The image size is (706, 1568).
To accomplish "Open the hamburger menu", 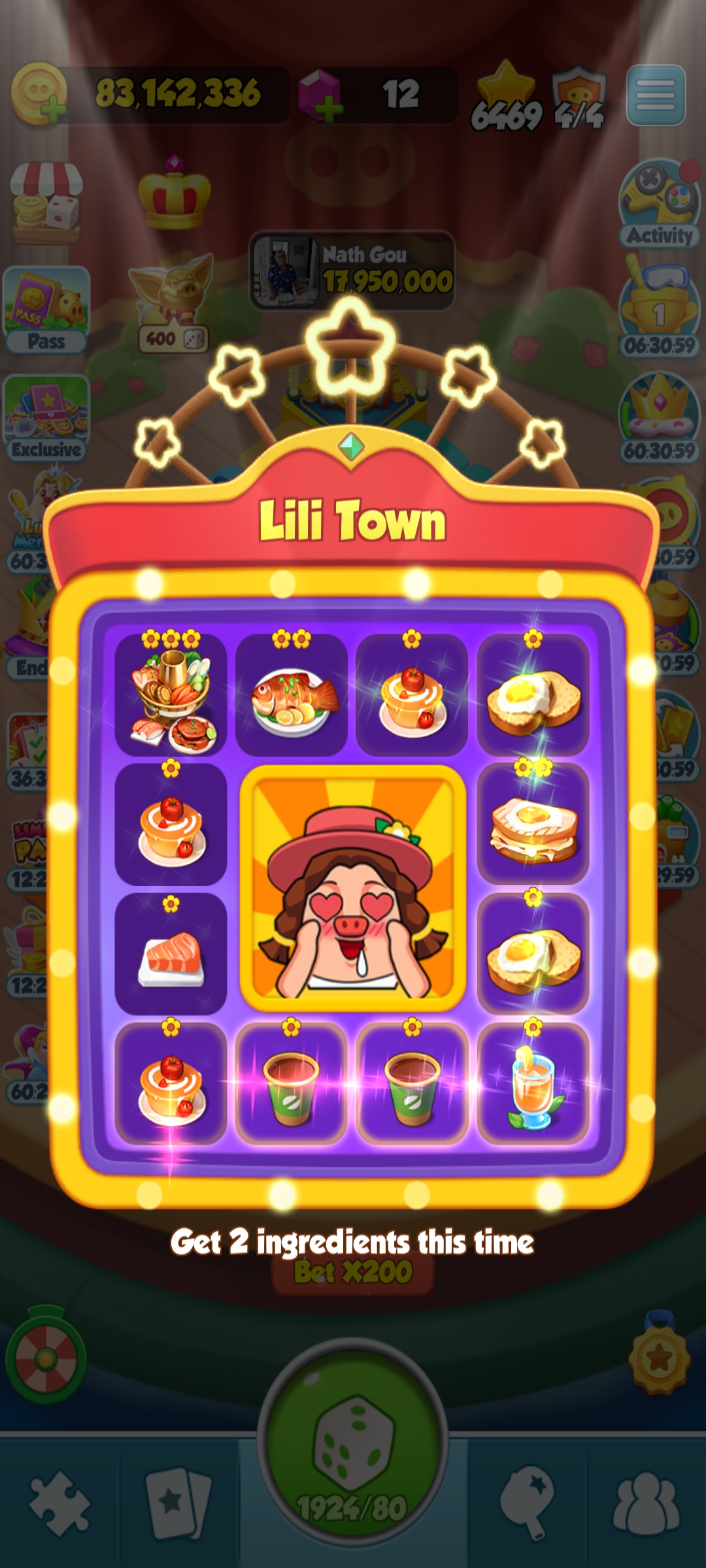I will pyautogui.click(x=656, y=95).
